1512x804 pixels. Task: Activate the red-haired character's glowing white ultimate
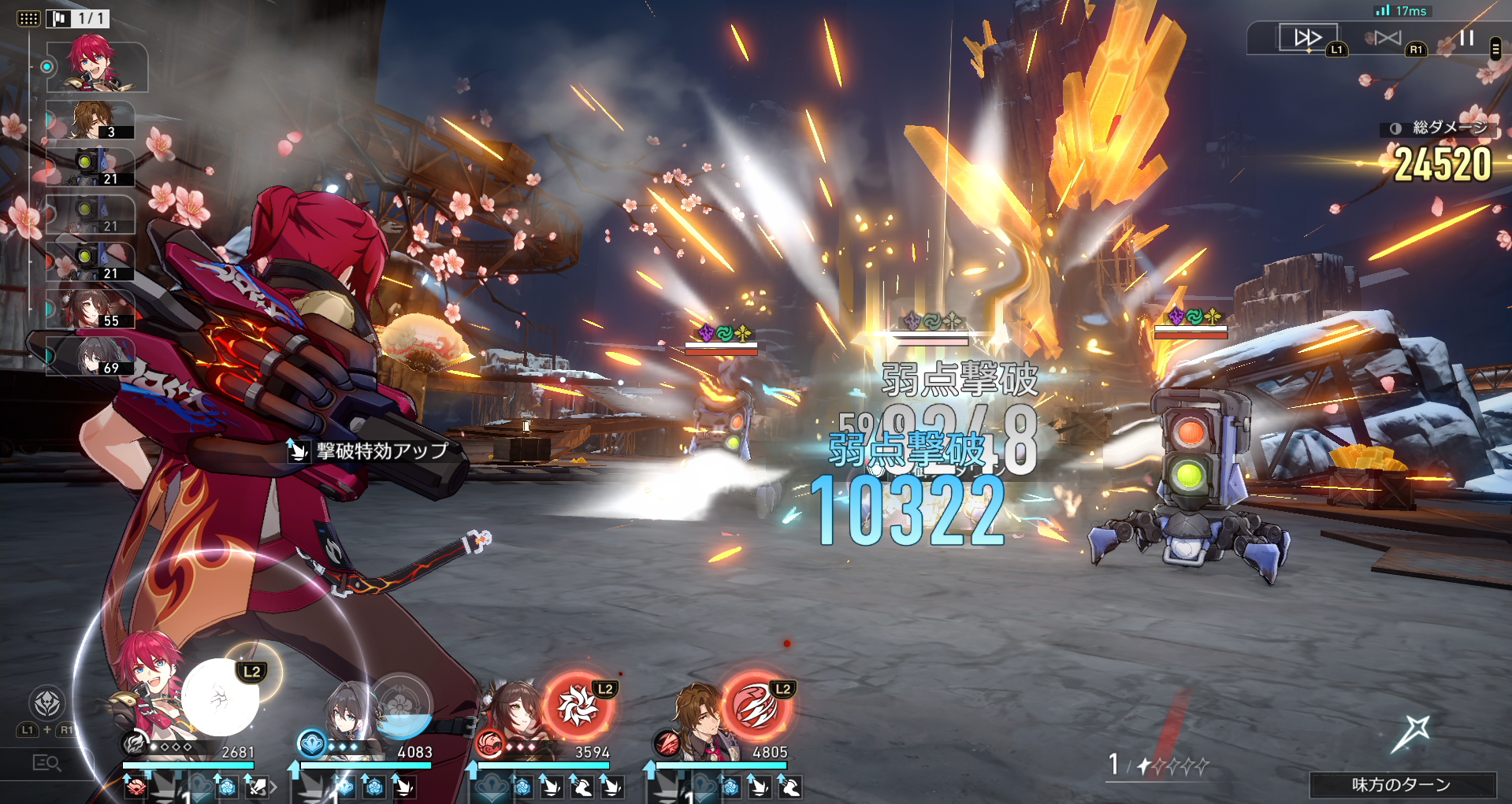point(221,698)
